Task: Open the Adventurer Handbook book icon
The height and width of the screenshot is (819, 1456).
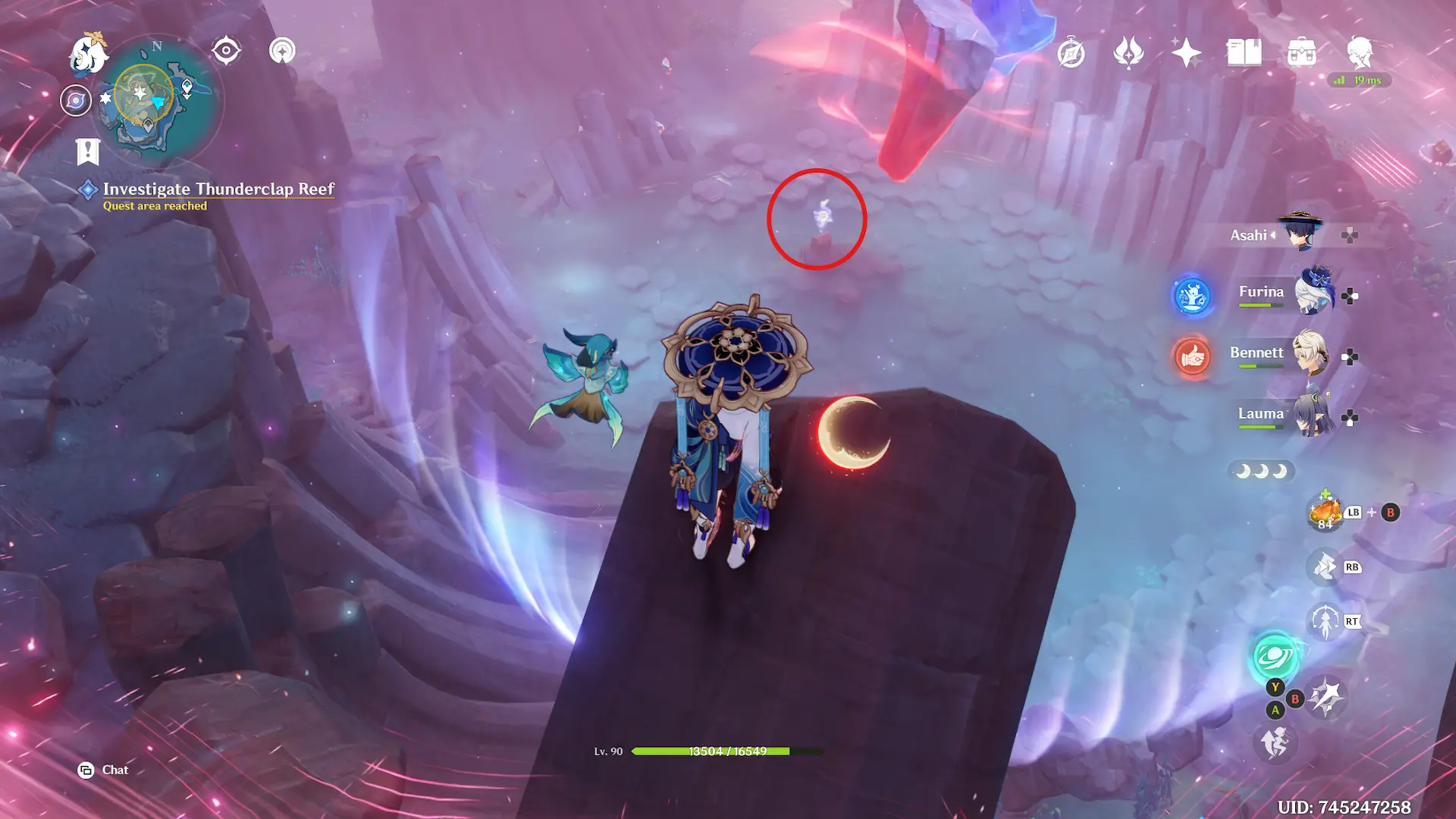Action: [1244, 53]
